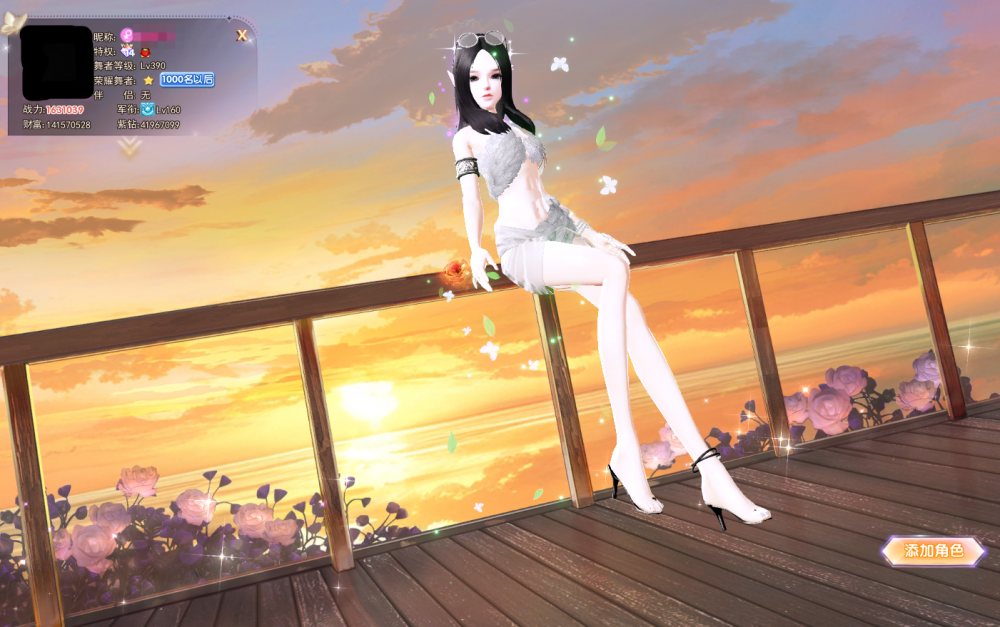Expand the profile panel with the down chevron

click(129, 147)
